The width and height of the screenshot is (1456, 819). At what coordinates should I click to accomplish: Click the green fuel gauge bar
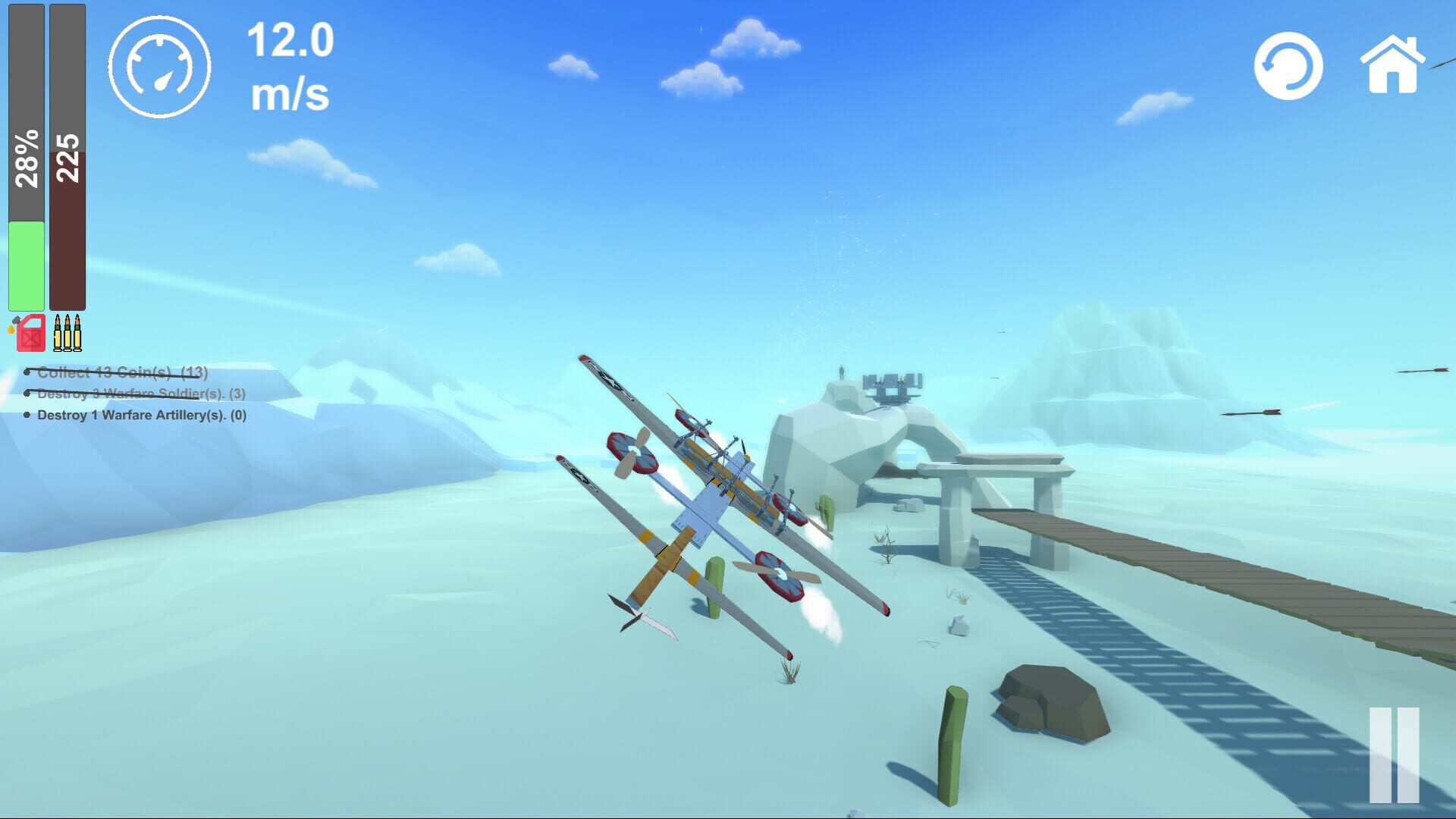click(25, 265)
